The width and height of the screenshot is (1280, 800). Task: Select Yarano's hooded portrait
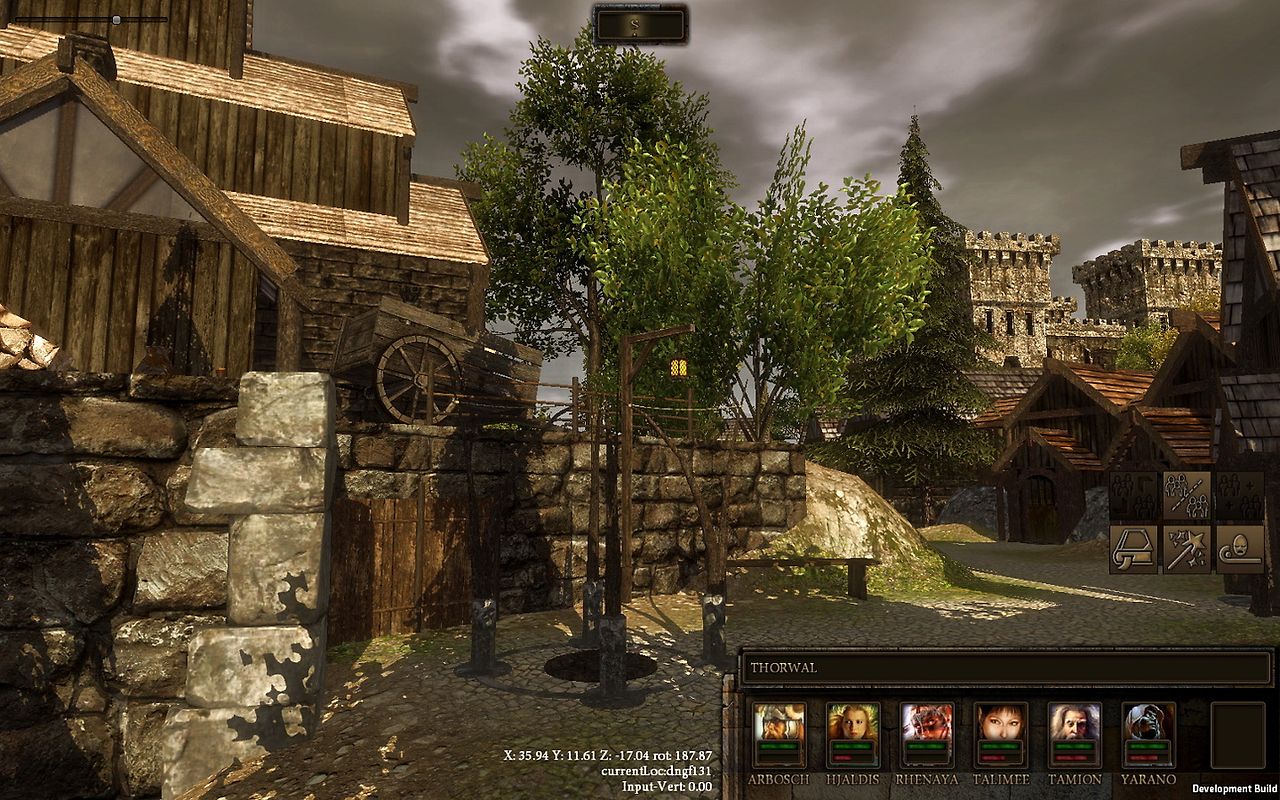click(x=1149, y=721)
